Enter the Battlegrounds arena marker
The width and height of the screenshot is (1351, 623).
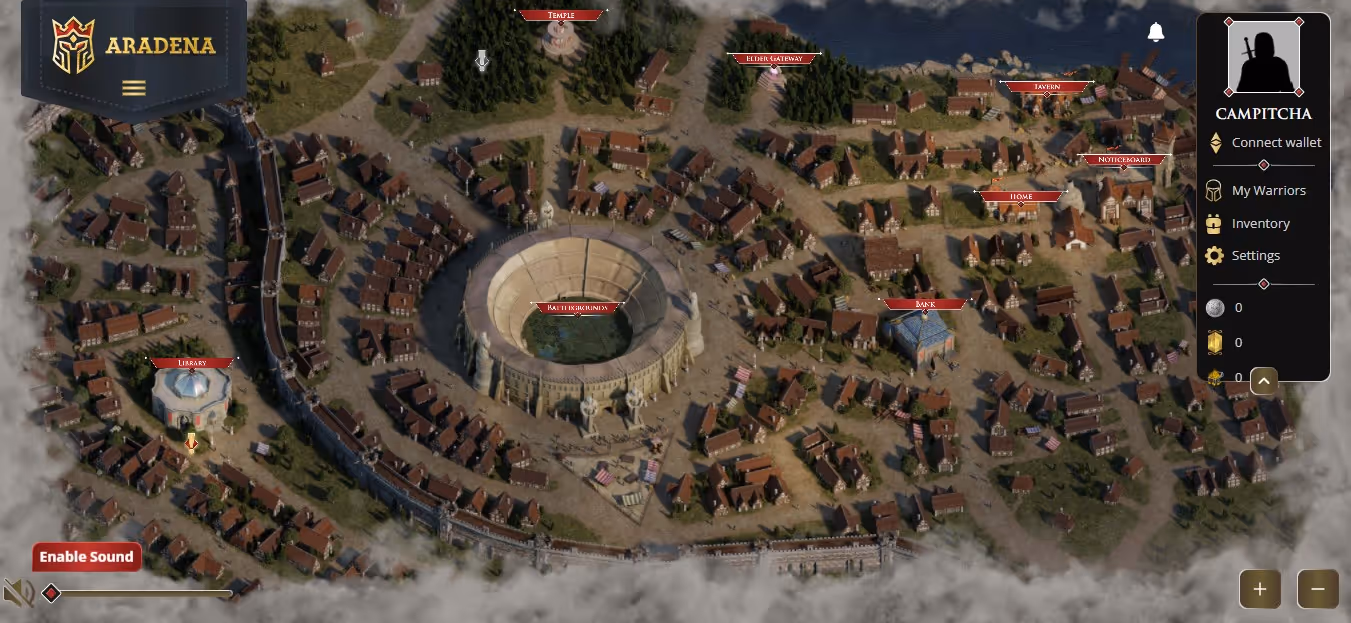coord(576,308)
